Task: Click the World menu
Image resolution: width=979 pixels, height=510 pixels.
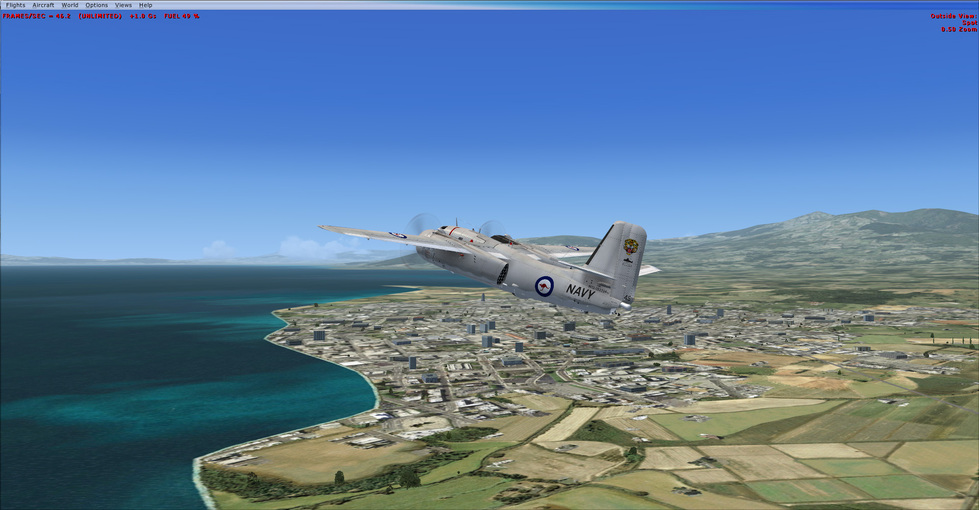Action: tap(70, 5)
